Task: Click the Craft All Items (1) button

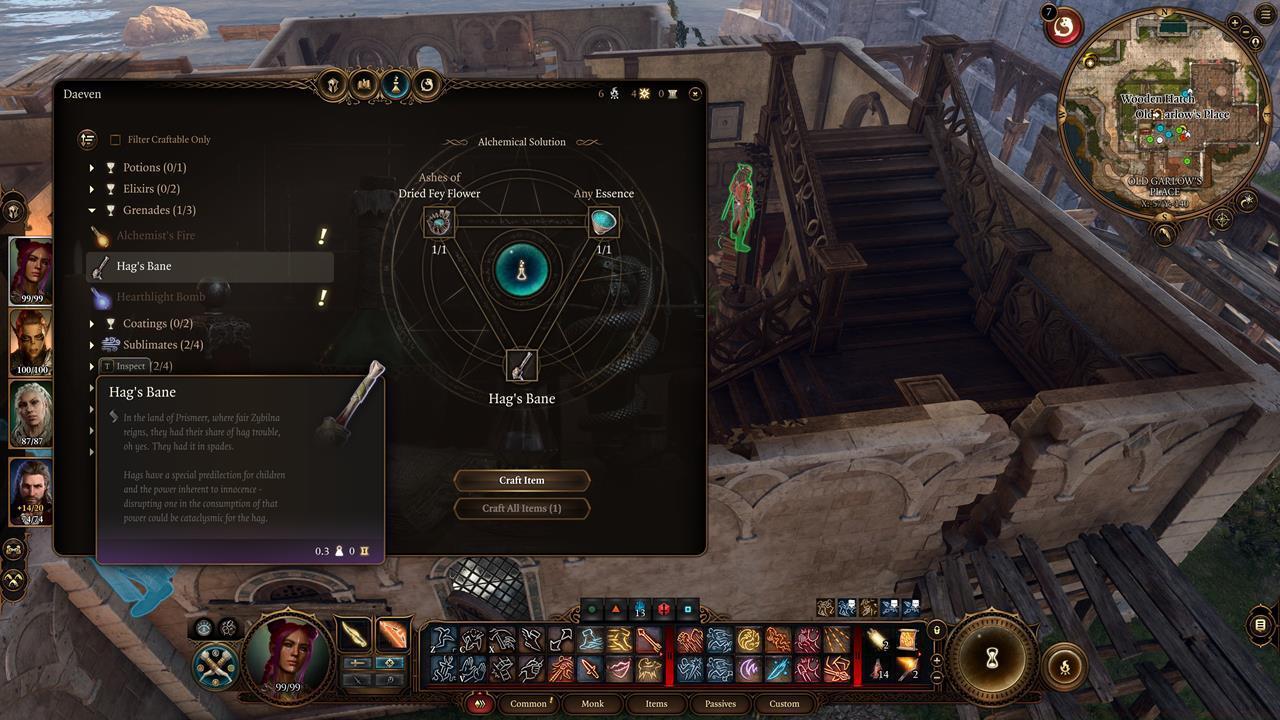Action: tap(522, 508)
